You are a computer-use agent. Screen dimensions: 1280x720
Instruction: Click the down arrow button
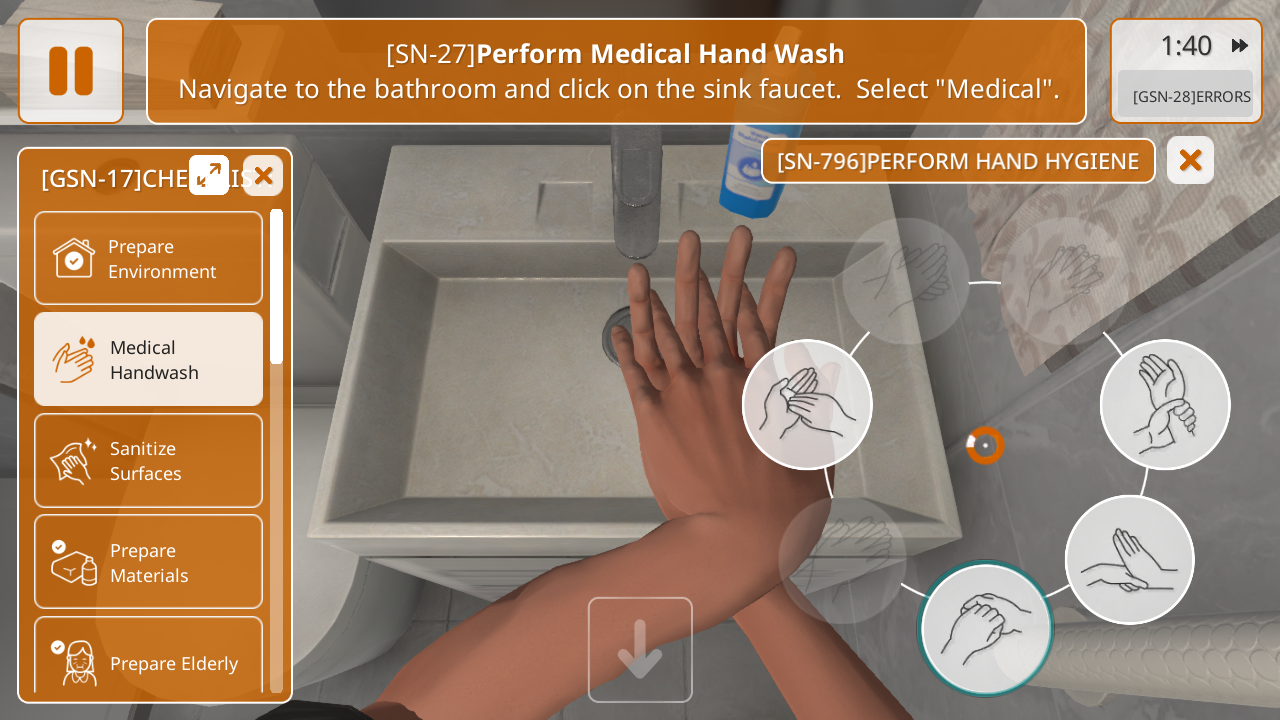tap(640, 650)
